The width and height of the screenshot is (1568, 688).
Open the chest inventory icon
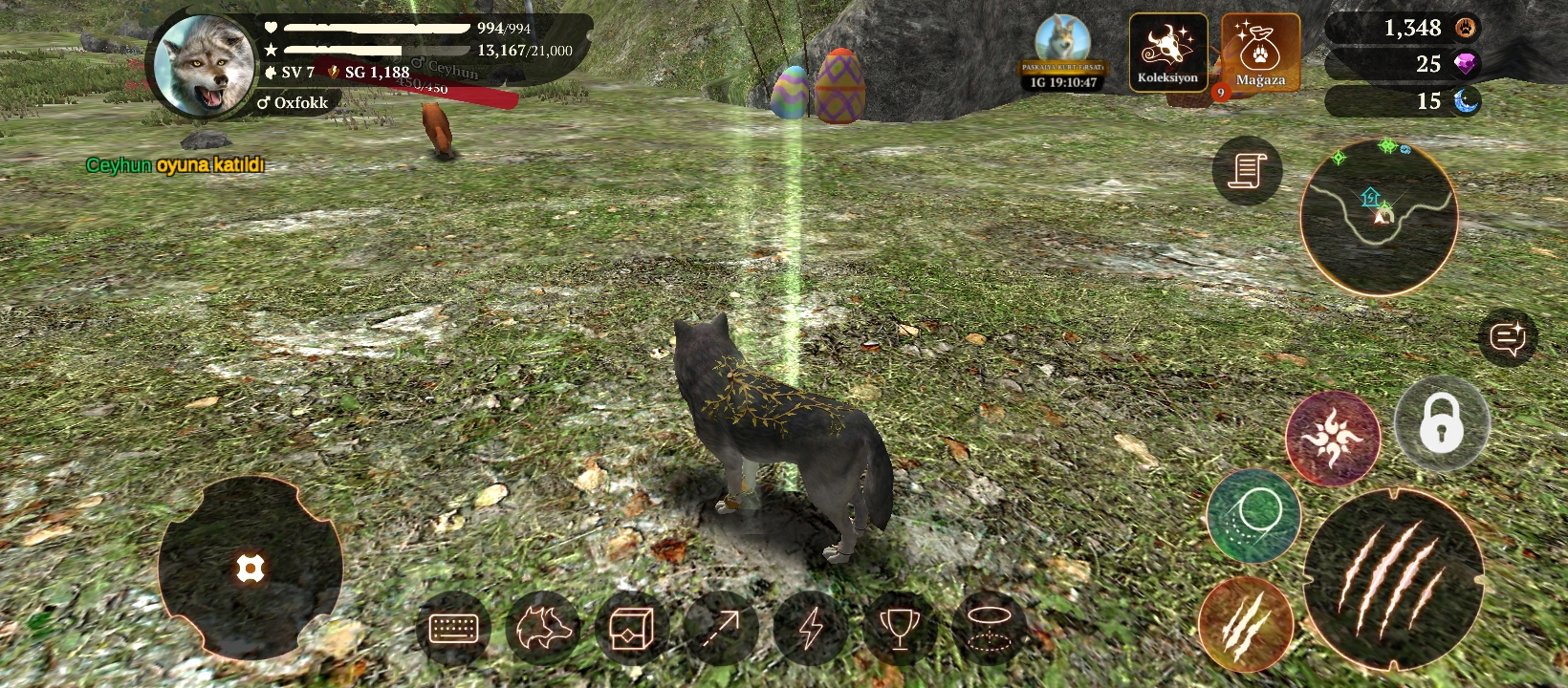pyautogui.click(x=631, y=628)
